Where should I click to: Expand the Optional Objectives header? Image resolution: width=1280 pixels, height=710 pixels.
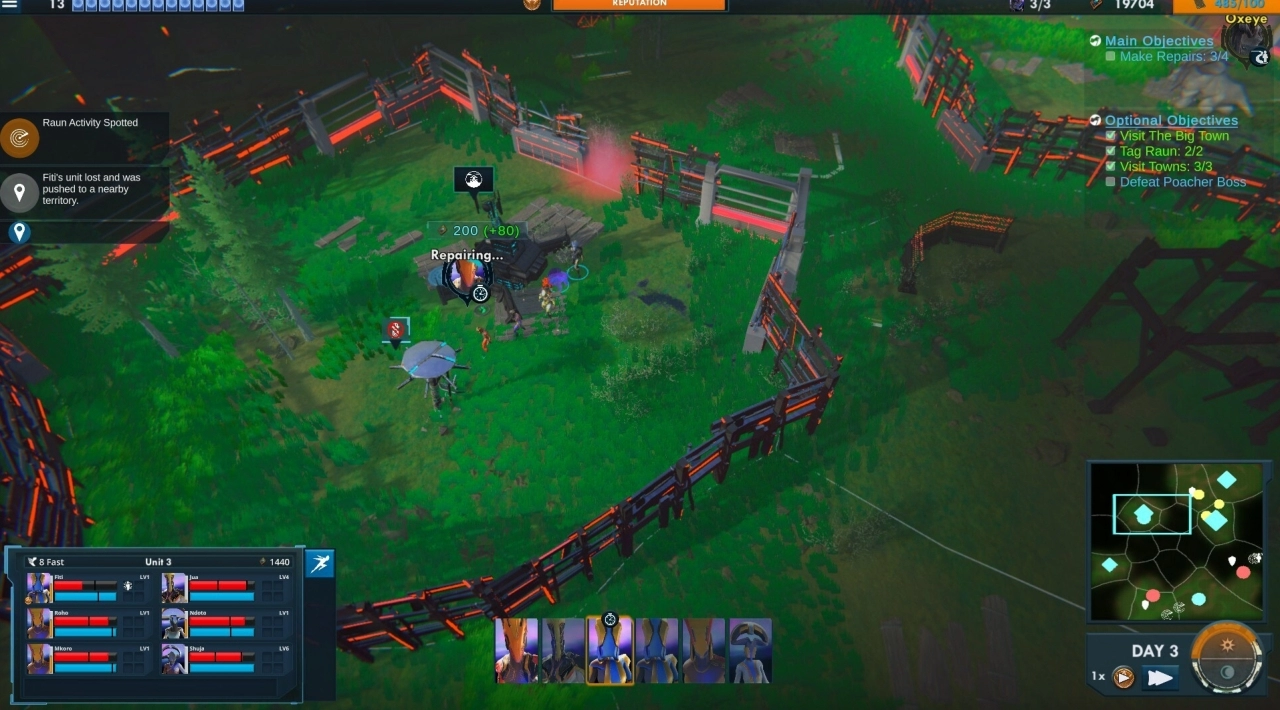1171,120
